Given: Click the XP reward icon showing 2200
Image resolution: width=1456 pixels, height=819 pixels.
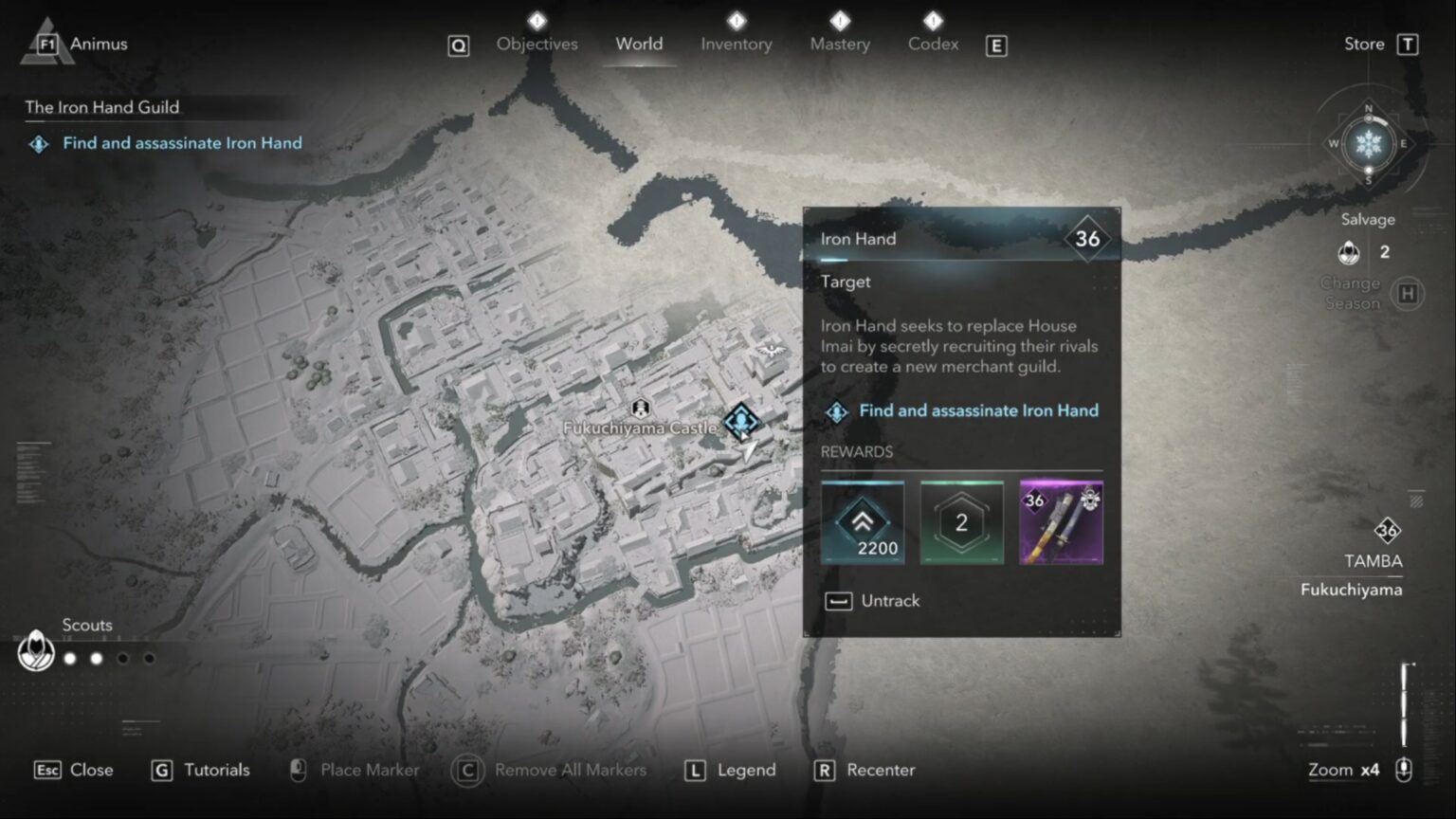Looking at the screenshot, I should [863, 521].
